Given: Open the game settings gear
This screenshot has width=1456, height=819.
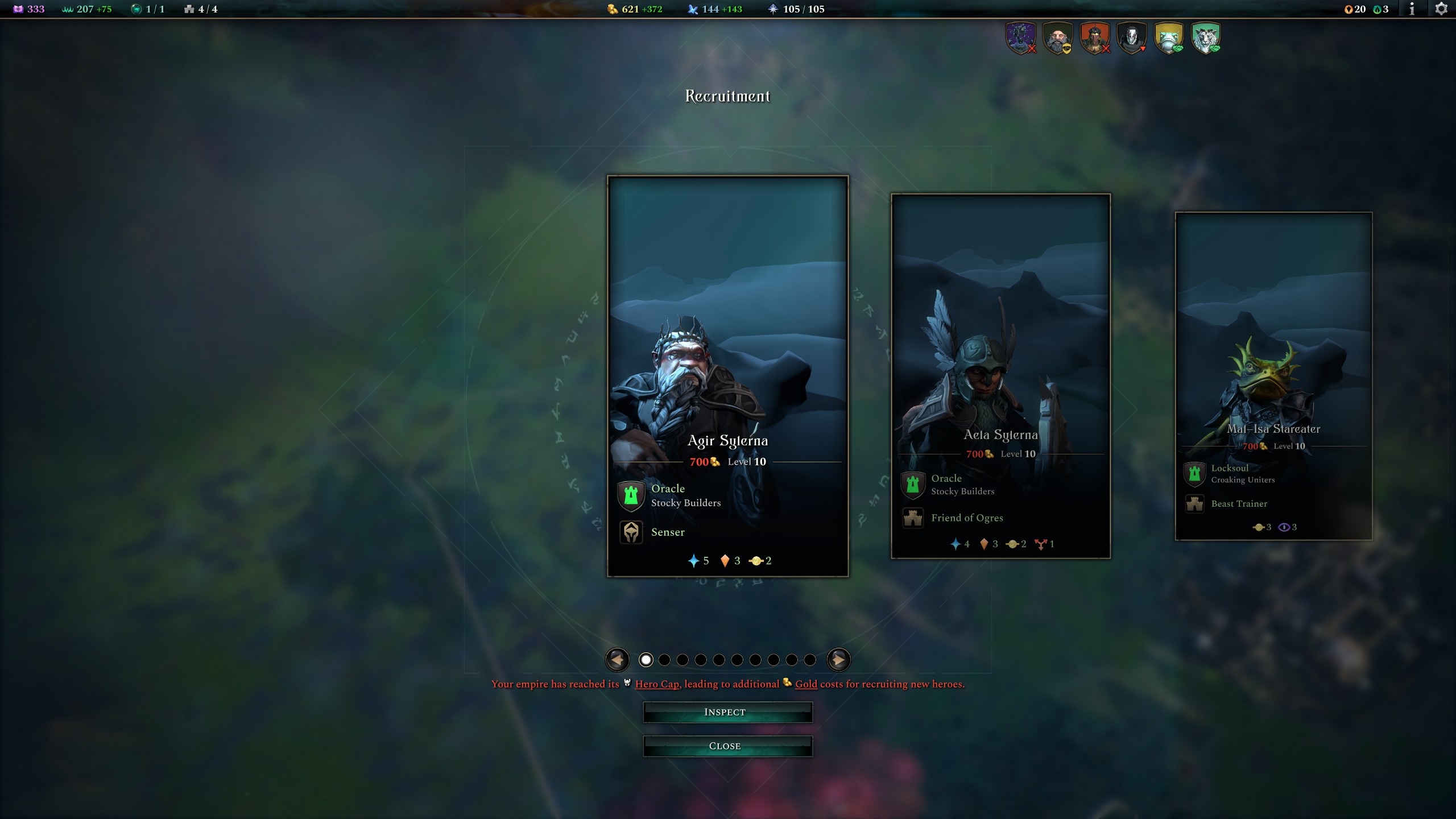Looking at the screenshot, I should pos(1440,9).
